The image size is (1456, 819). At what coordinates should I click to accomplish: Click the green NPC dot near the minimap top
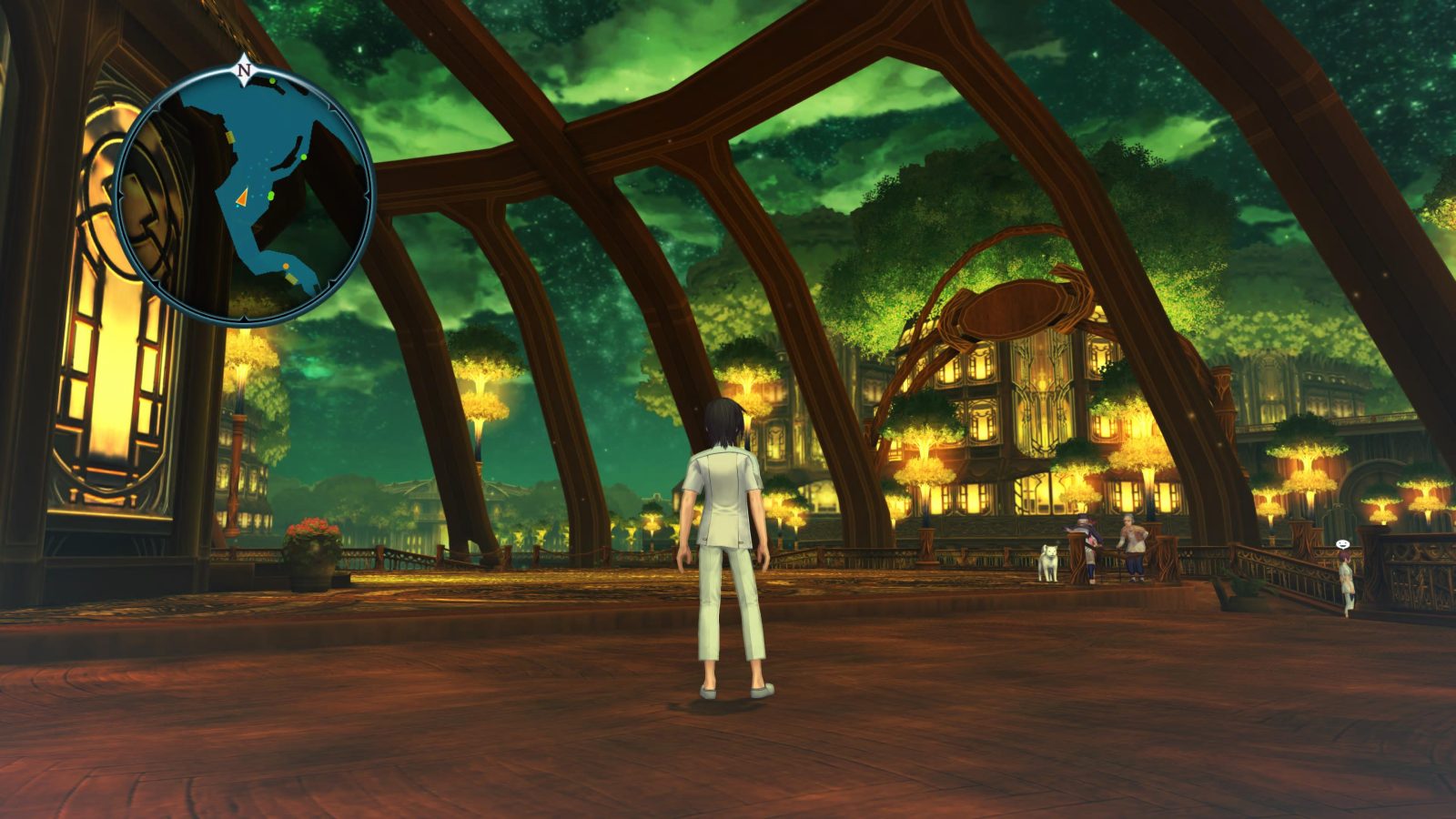[x=271, y=81]
